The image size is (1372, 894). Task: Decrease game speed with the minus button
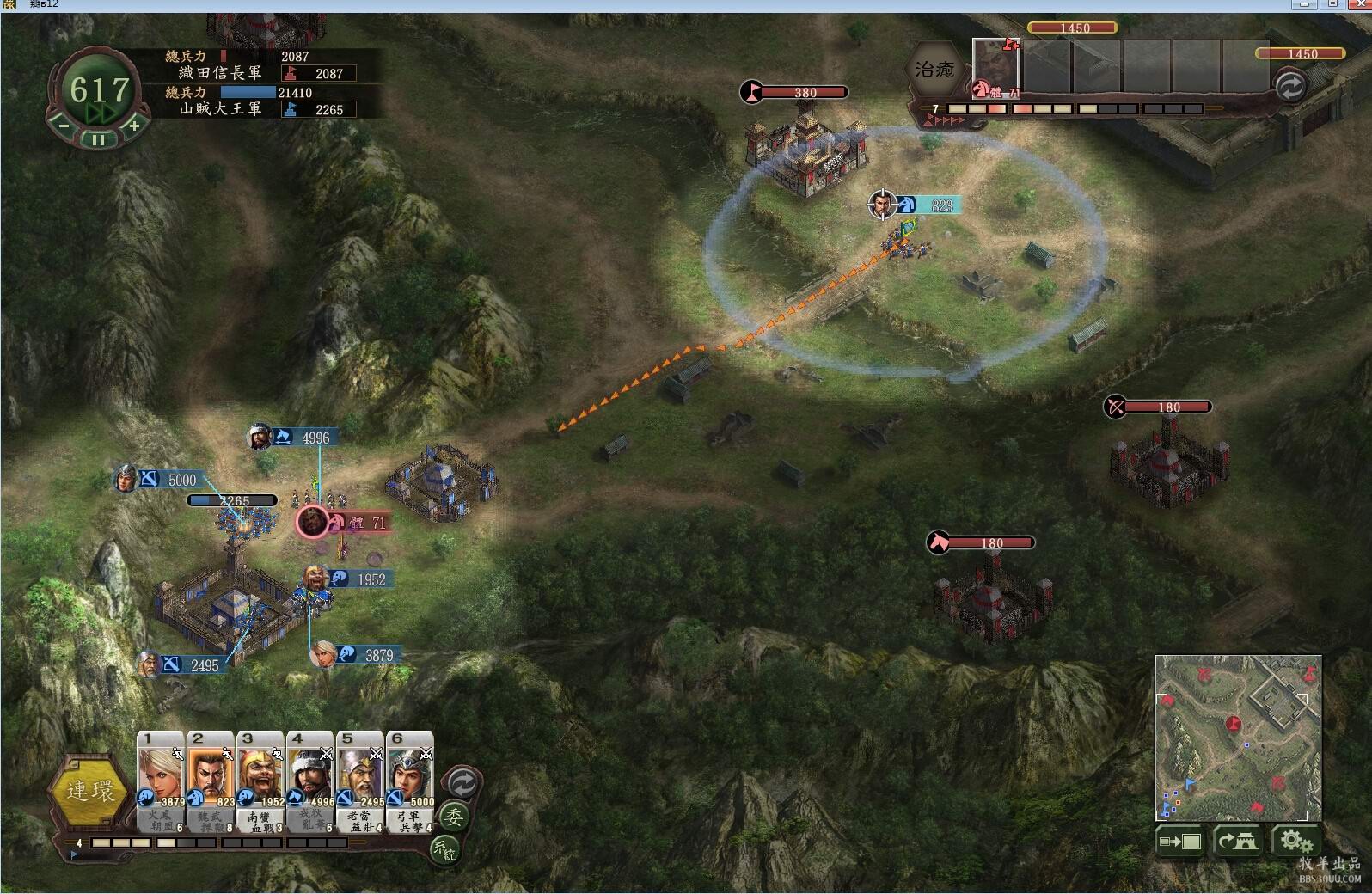(x=64, y=126)
